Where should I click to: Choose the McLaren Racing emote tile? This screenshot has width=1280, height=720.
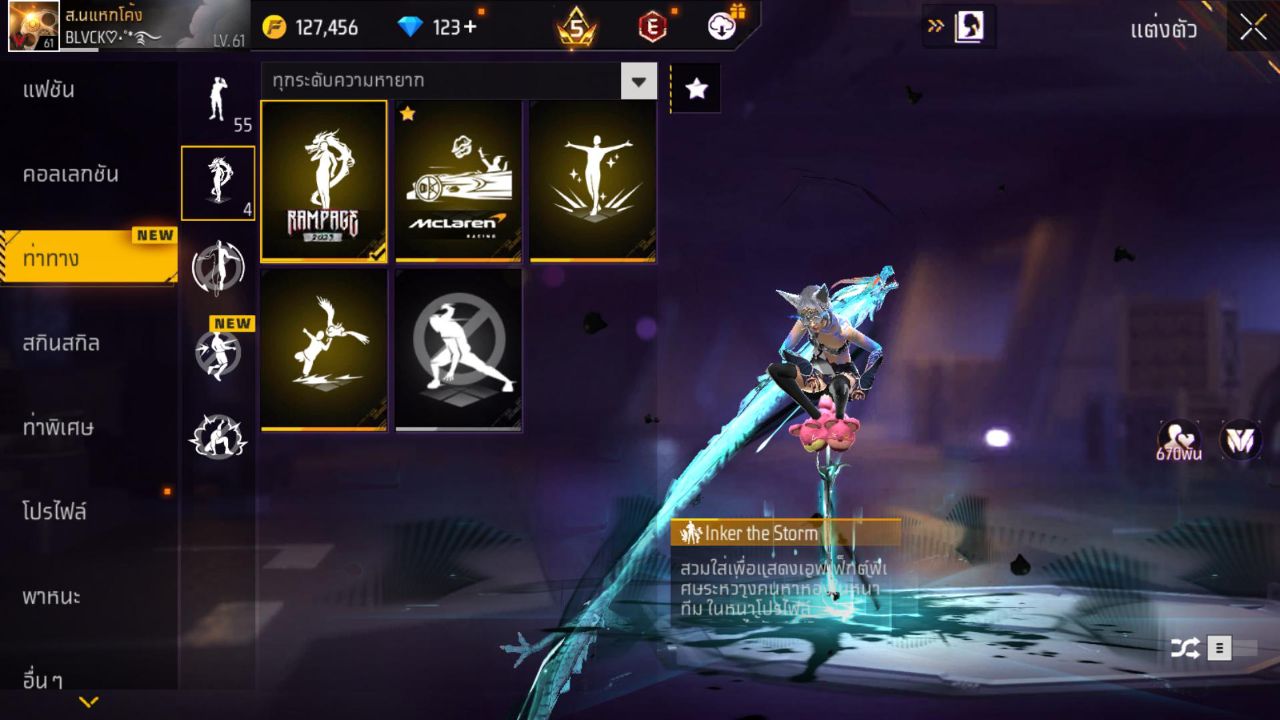[x=459, y=181]
